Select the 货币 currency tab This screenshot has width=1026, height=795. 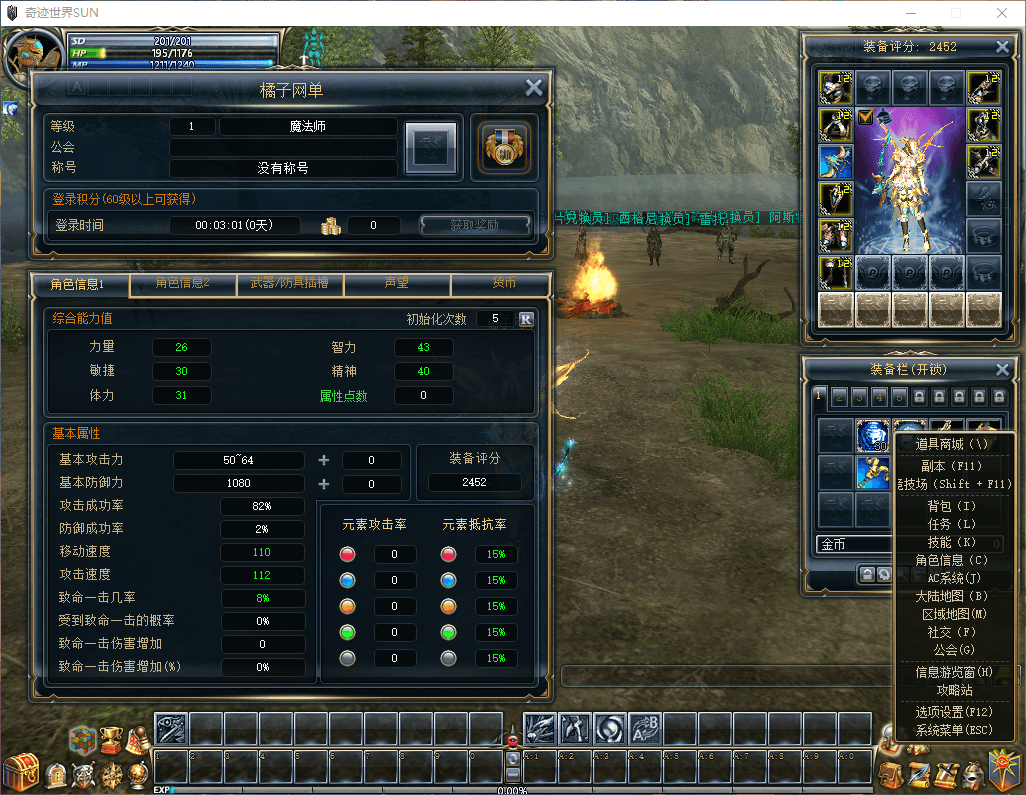coord(503,284)
